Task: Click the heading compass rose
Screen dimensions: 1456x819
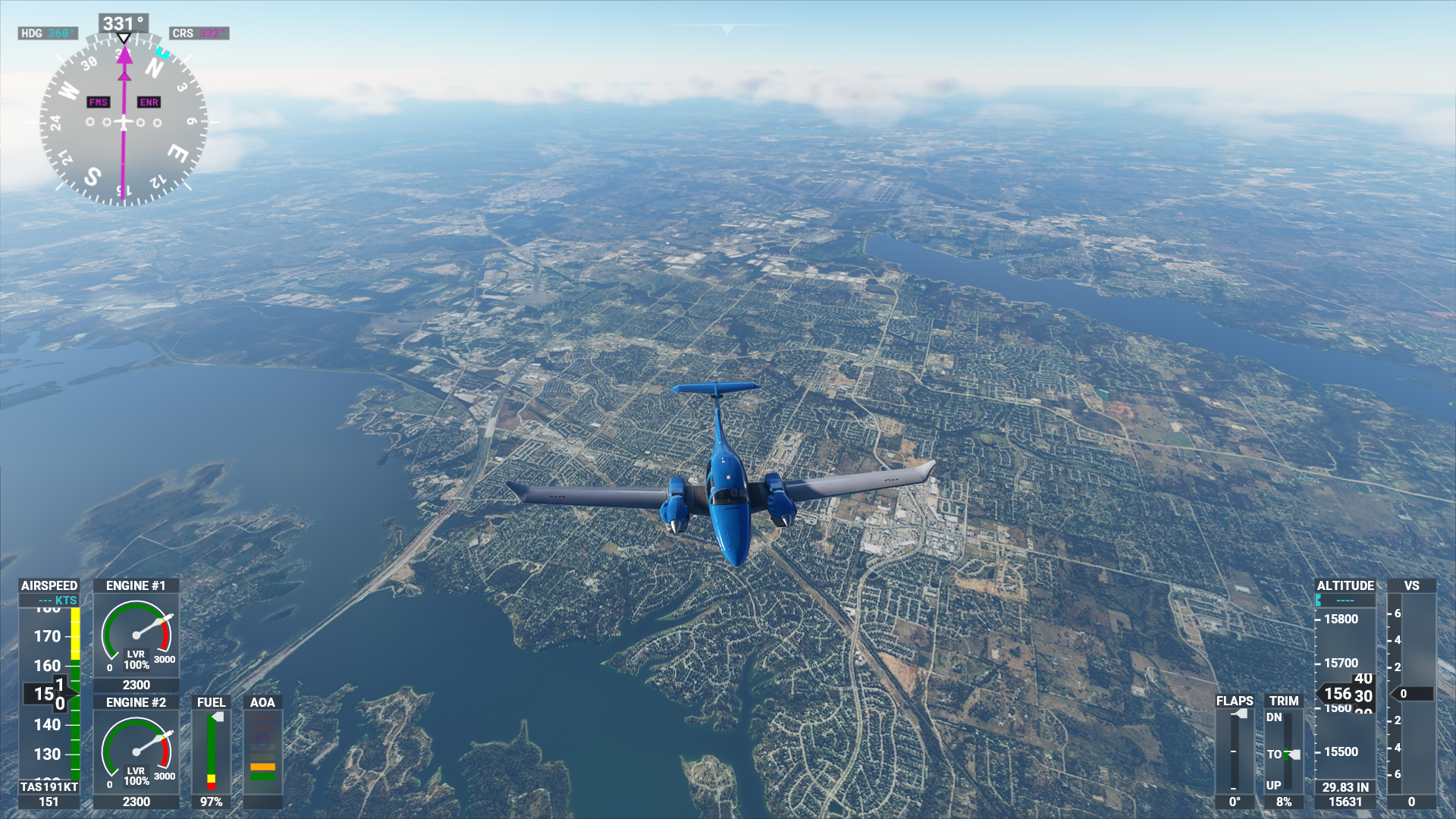Action: (124, 121)
